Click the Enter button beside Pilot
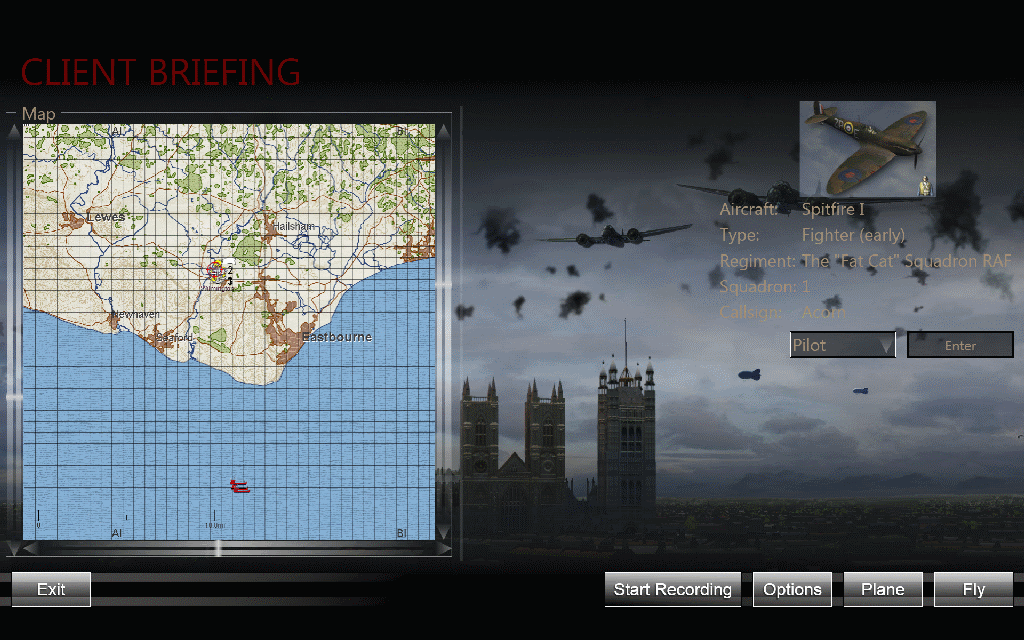Screen dimensions: 1024x640 (x=960, y=345)
